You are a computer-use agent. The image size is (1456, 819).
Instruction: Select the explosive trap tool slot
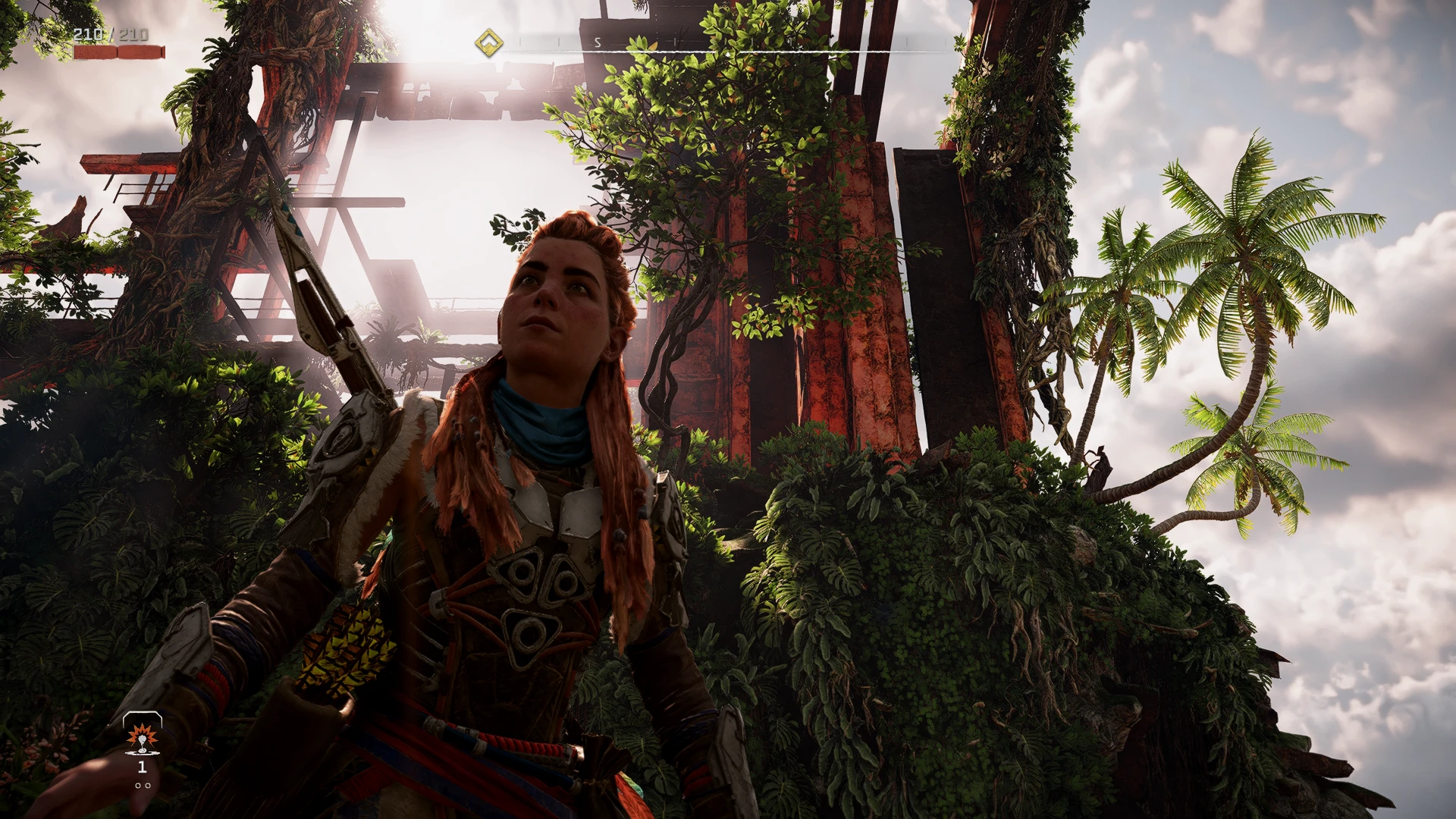[x=142, y=736]
